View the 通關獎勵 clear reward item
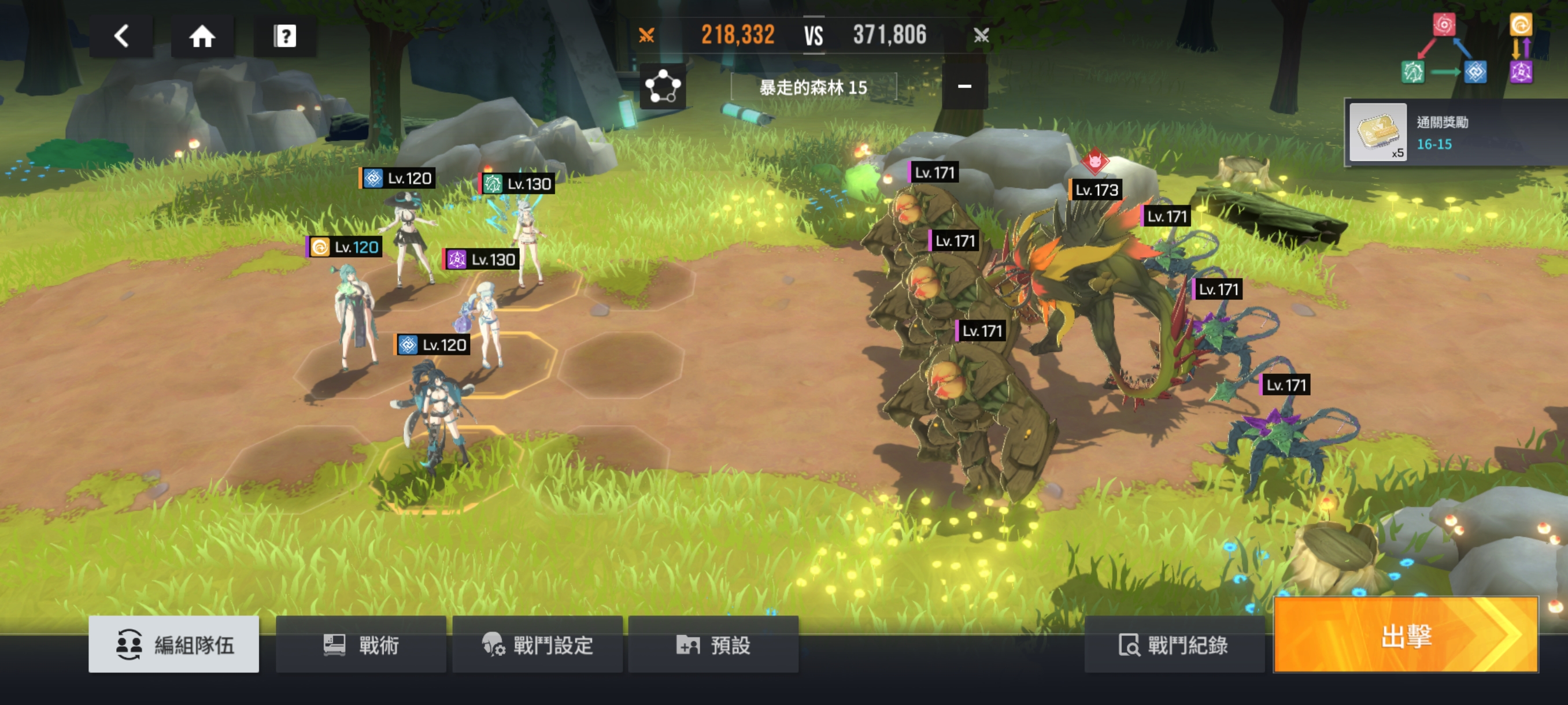The height and width of the screenshot is (705, 1568). tap(1377, 132)
